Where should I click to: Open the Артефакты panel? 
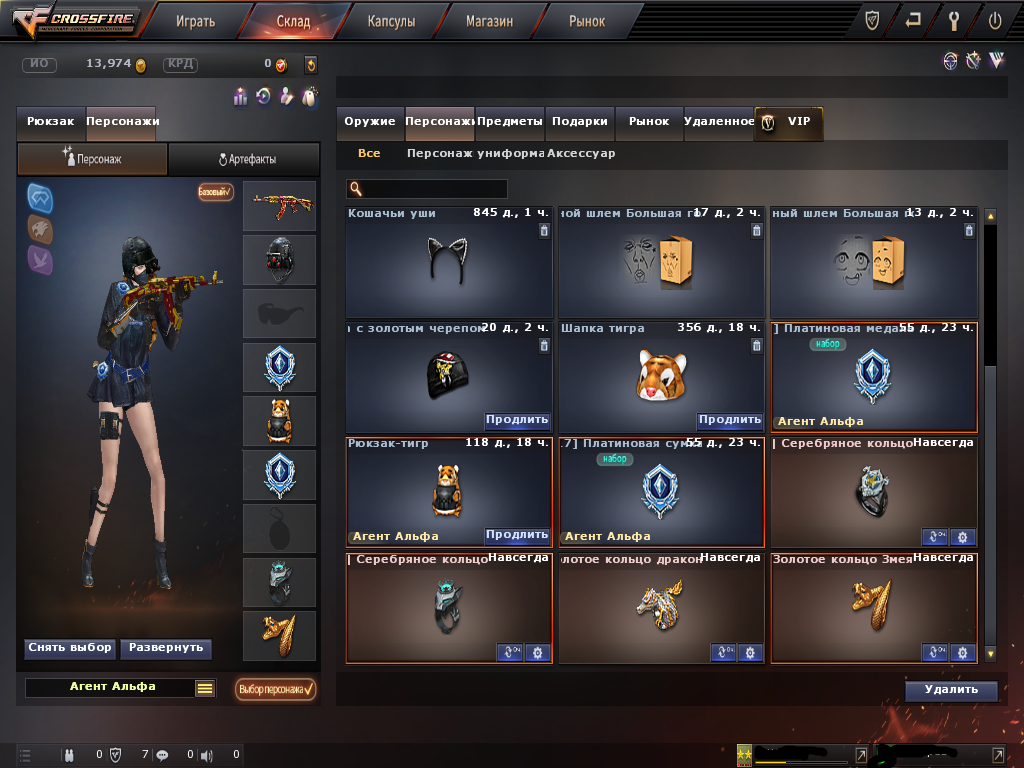[245, 159]
